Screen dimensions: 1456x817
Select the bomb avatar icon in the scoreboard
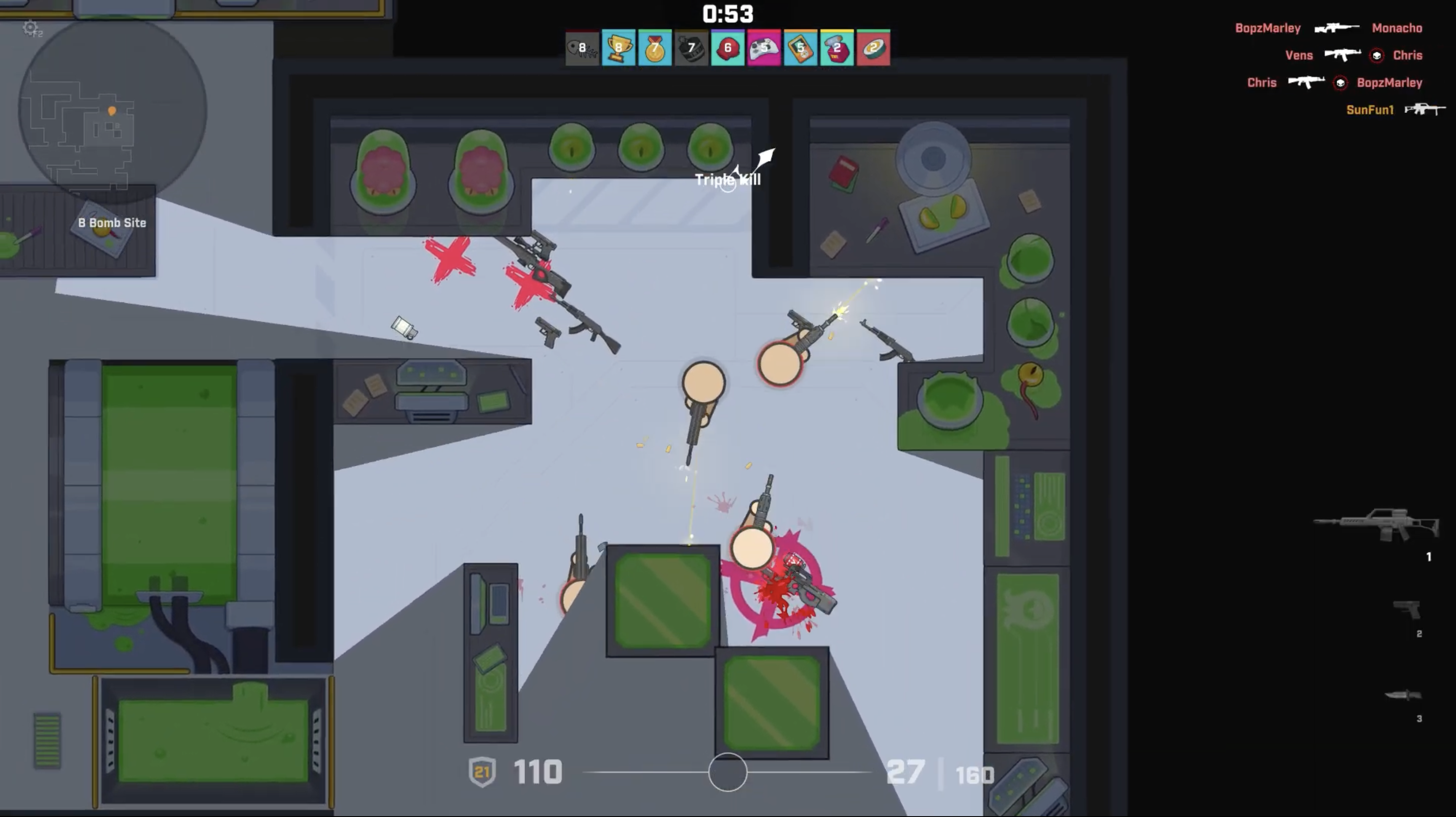691,48
